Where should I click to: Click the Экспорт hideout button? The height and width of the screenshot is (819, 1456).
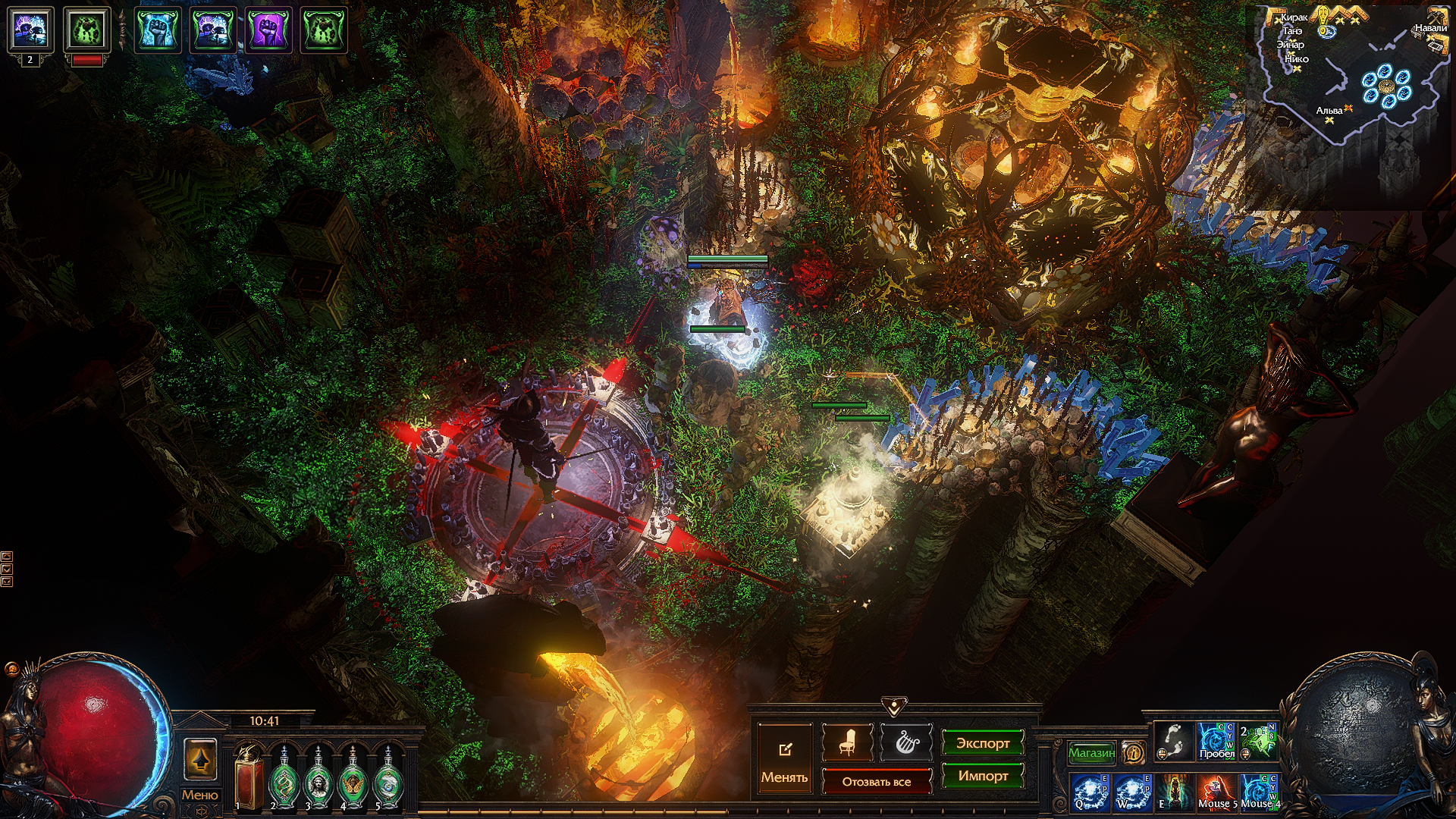coord(982,743)
